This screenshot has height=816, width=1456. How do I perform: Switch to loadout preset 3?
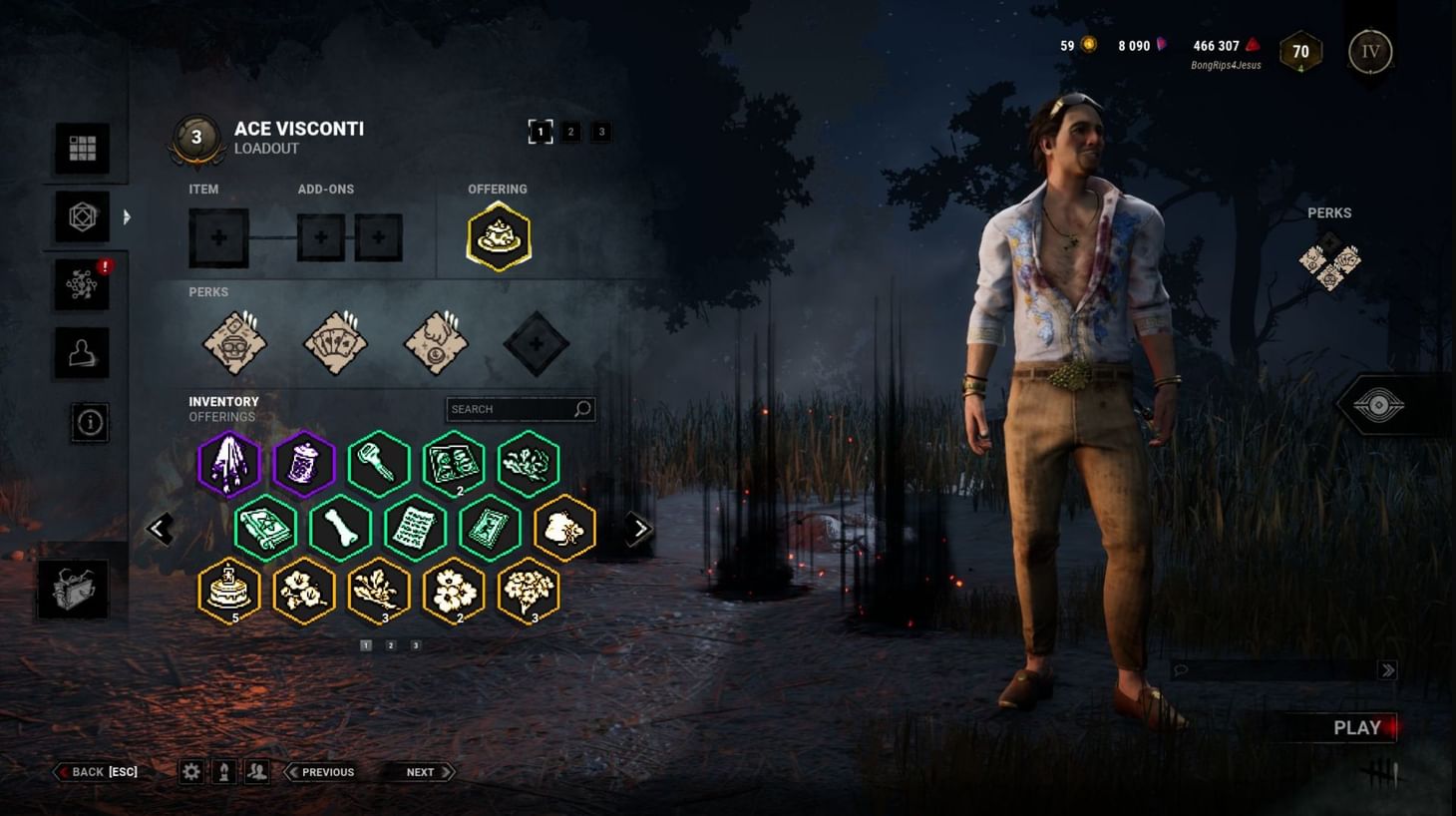600,131
